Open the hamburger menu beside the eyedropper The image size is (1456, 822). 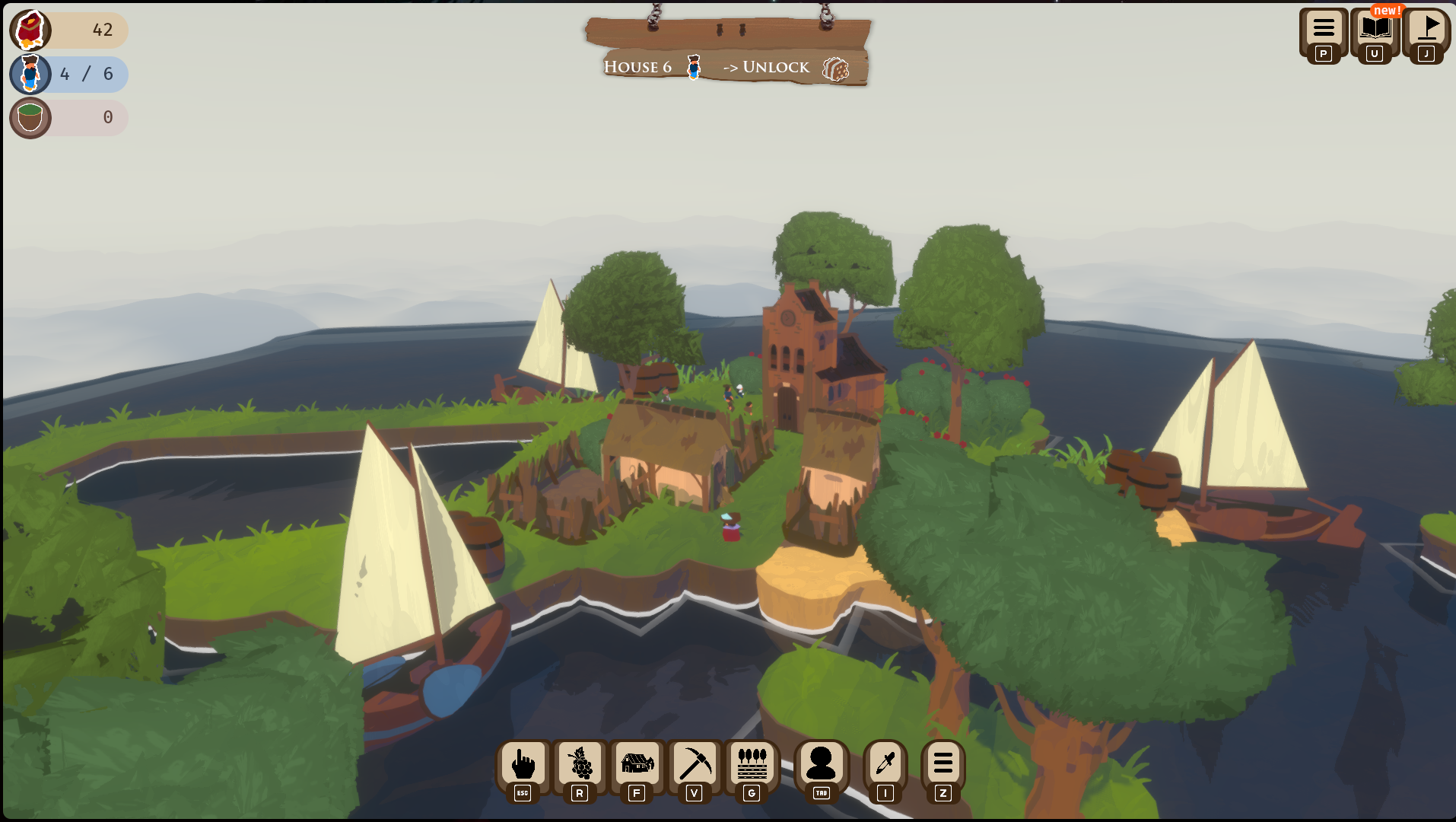tap(943, 764)
